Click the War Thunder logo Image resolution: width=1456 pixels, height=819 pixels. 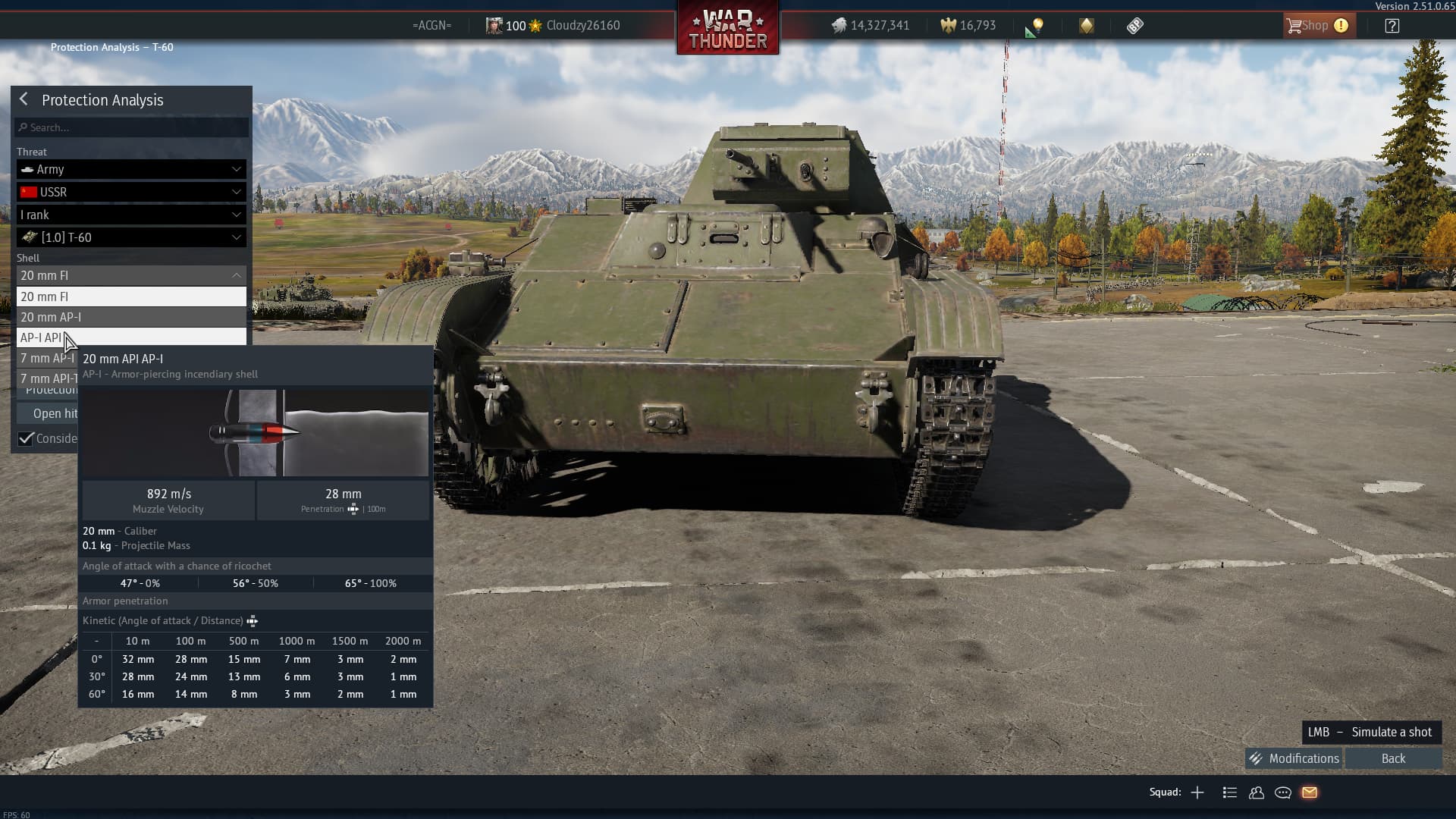point(727,29)
